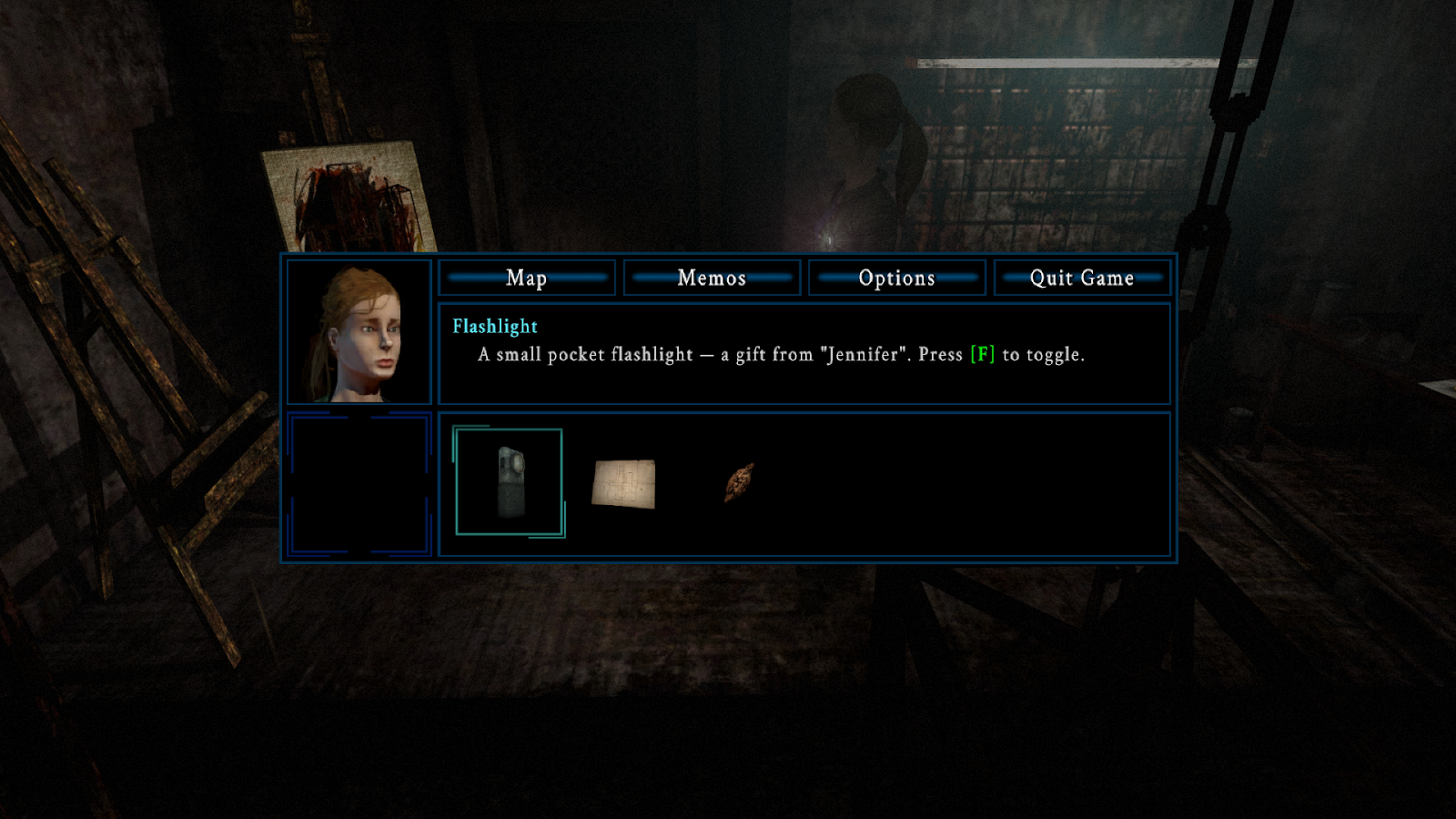Viewport: 1456px width, 819px height.
Task: Open the Options menu
Action: point(896,278)
